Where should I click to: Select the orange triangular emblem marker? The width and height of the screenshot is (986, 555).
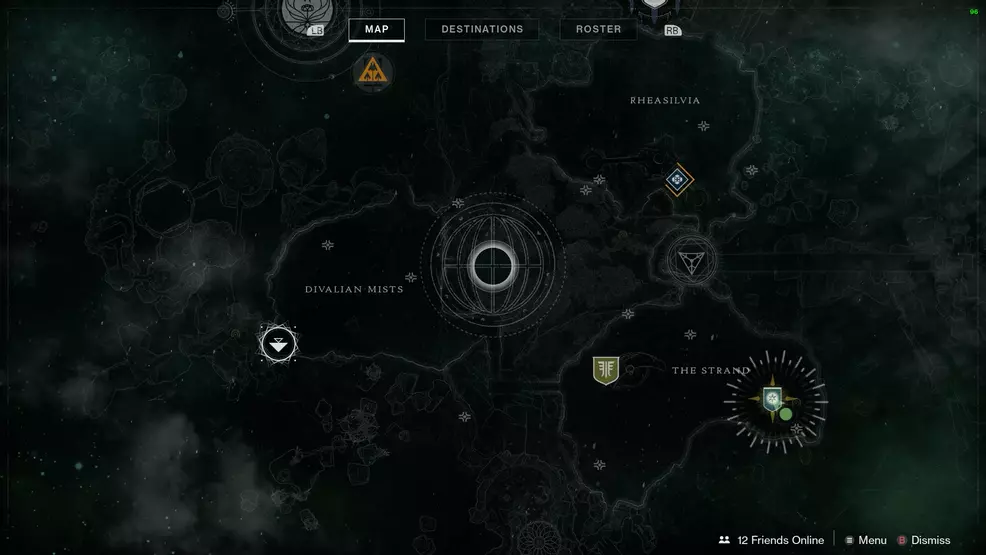tap(373, 70)
